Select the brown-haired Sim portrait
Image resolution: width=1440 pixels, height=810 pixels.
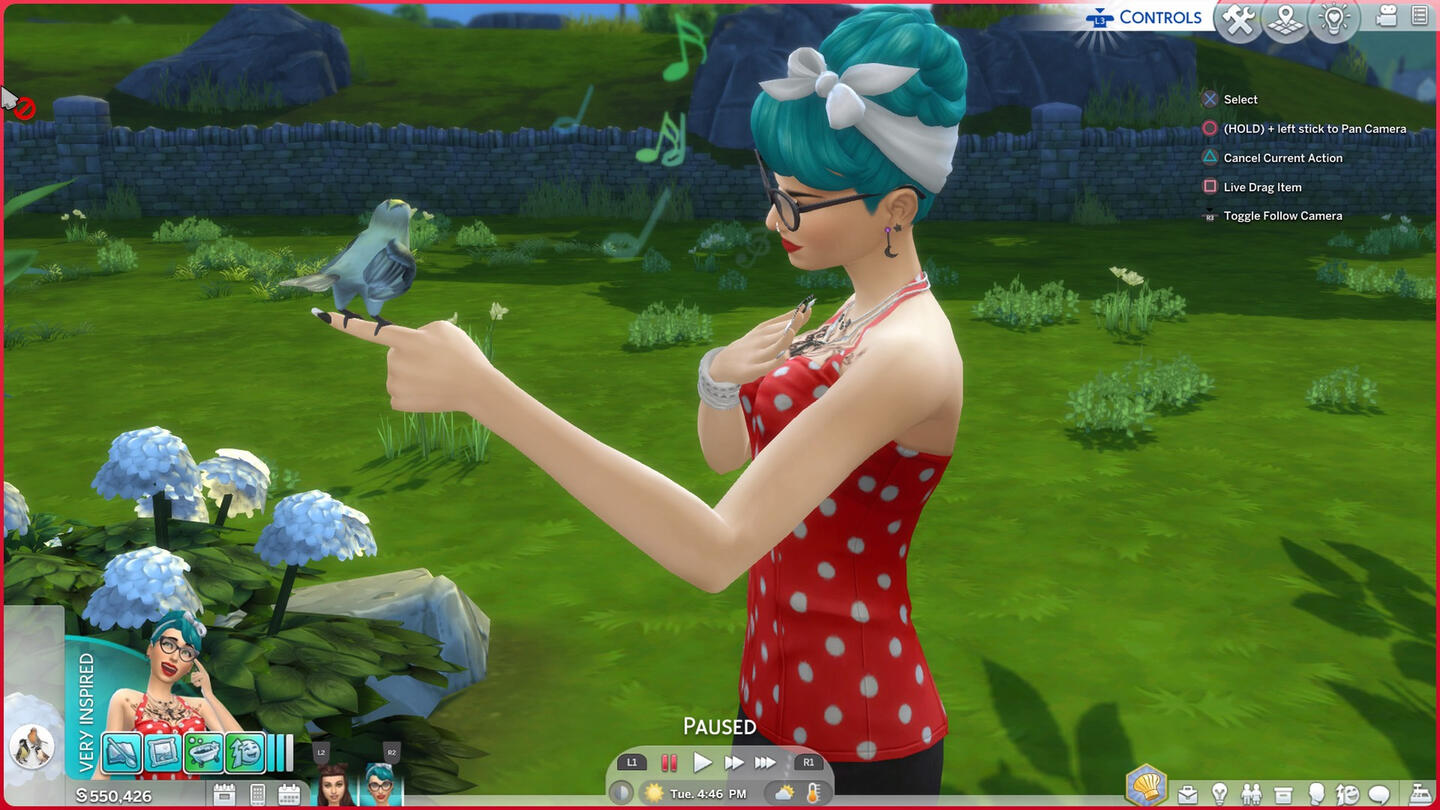point(335,786)
